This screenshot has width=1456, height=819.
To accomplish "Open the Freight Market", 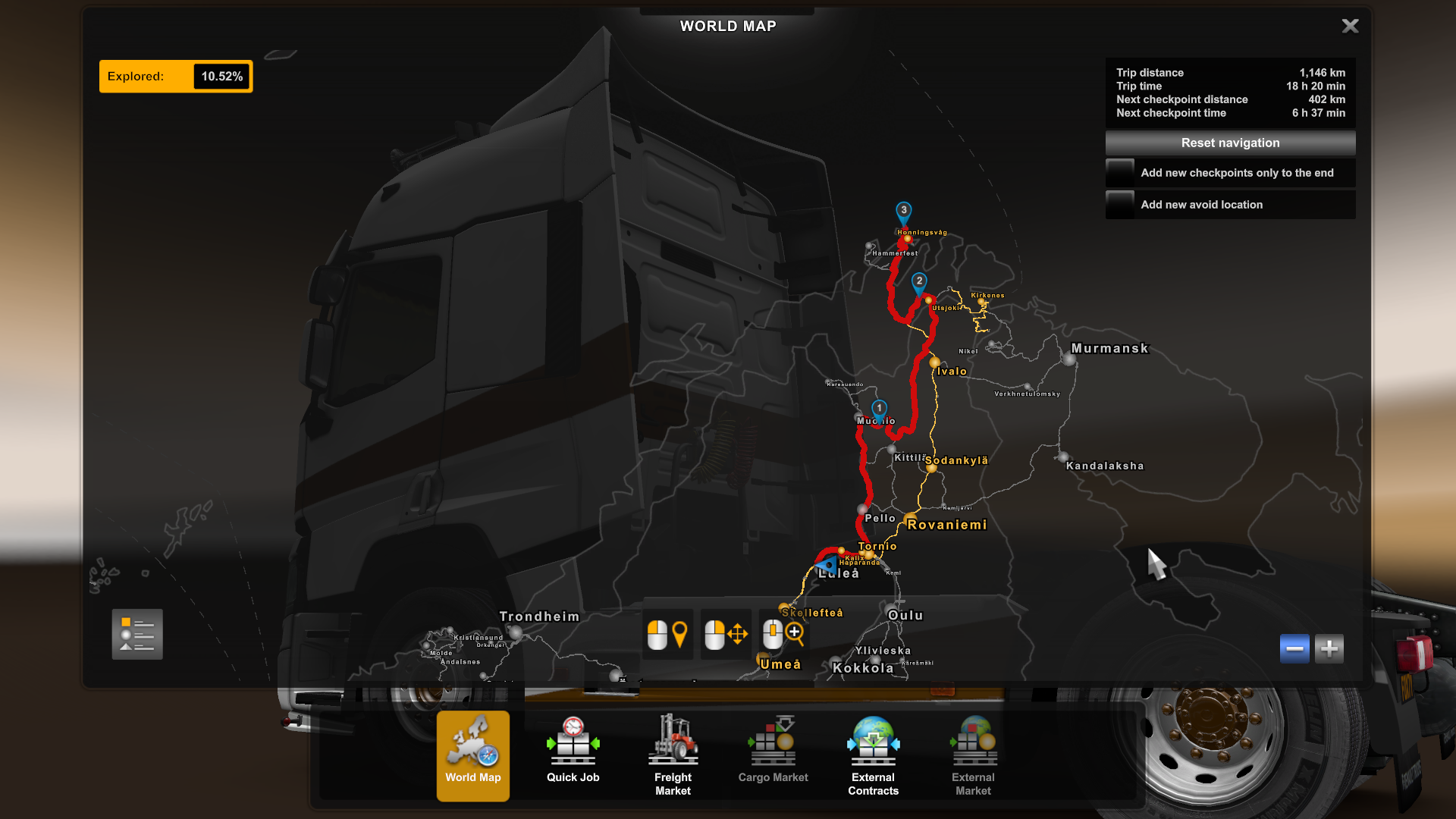I will tap(673, 755).
